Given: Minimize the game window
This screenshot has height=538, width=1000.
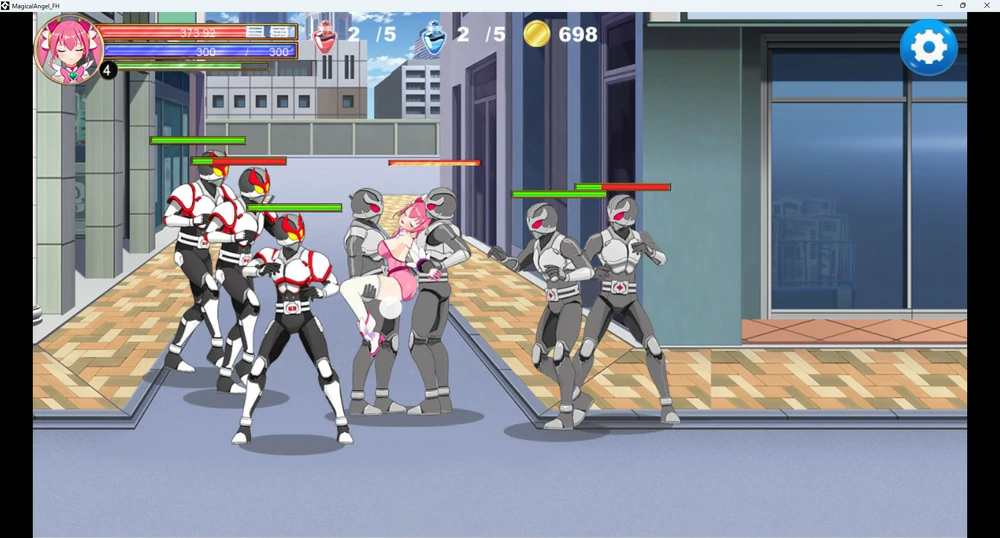Looking at the screenshot, I should point(940,6).
